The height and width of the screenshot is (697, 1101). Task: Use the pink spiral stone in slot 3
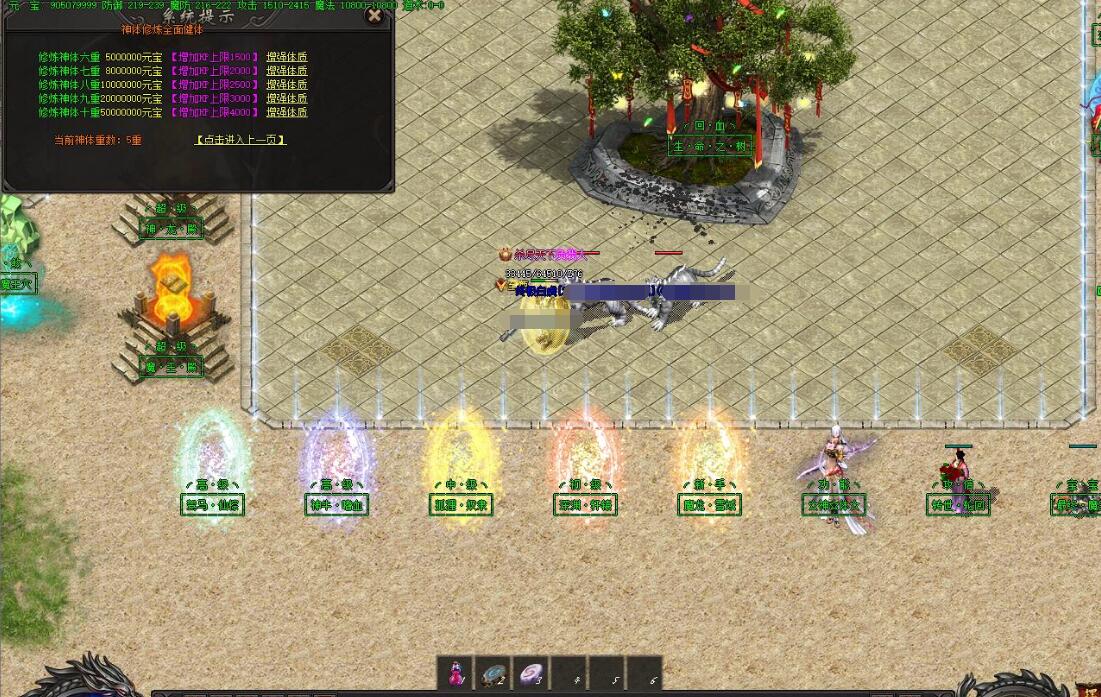pos(530,672)
